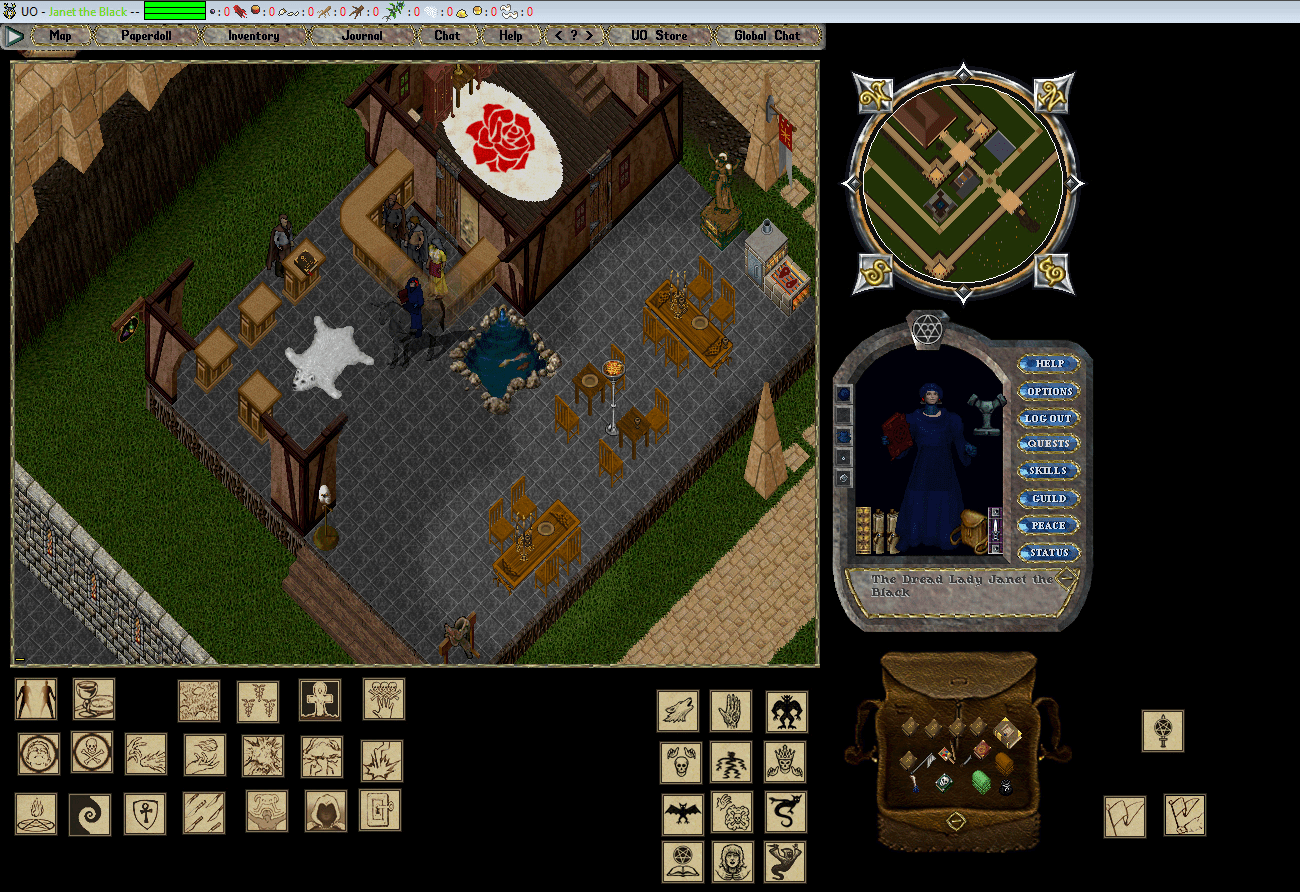Image resolution: width=1300 pixels, height=892 pixels.
Task: Cast Horrific Beast with the demon spell icon
Action: pyautogui.click(x=785, y=711)
